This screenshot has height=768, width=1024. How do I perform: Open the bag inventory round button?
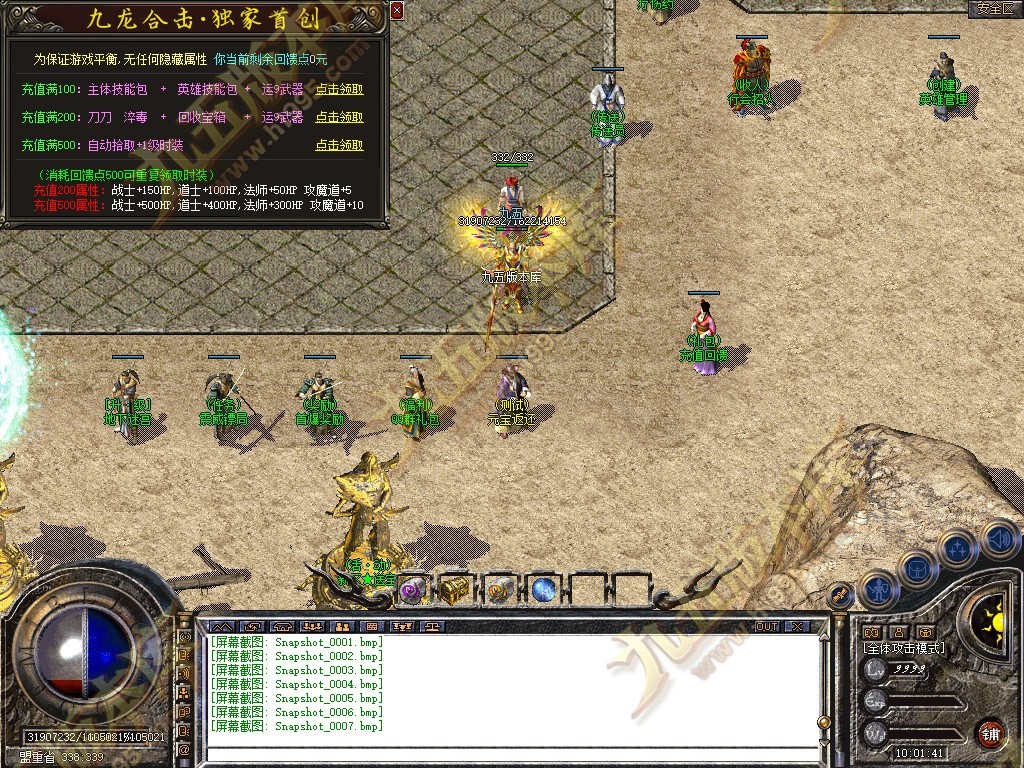(x=918, y=568)
